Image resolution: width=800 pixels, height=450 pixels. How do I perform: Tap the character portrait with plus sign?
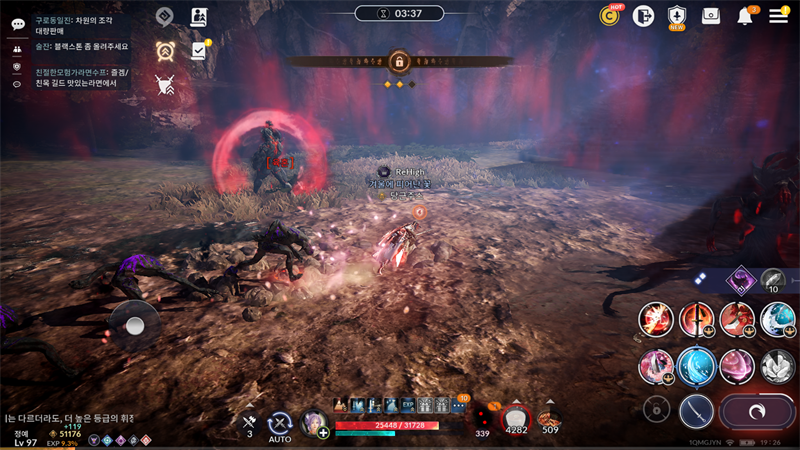[314, 424]
